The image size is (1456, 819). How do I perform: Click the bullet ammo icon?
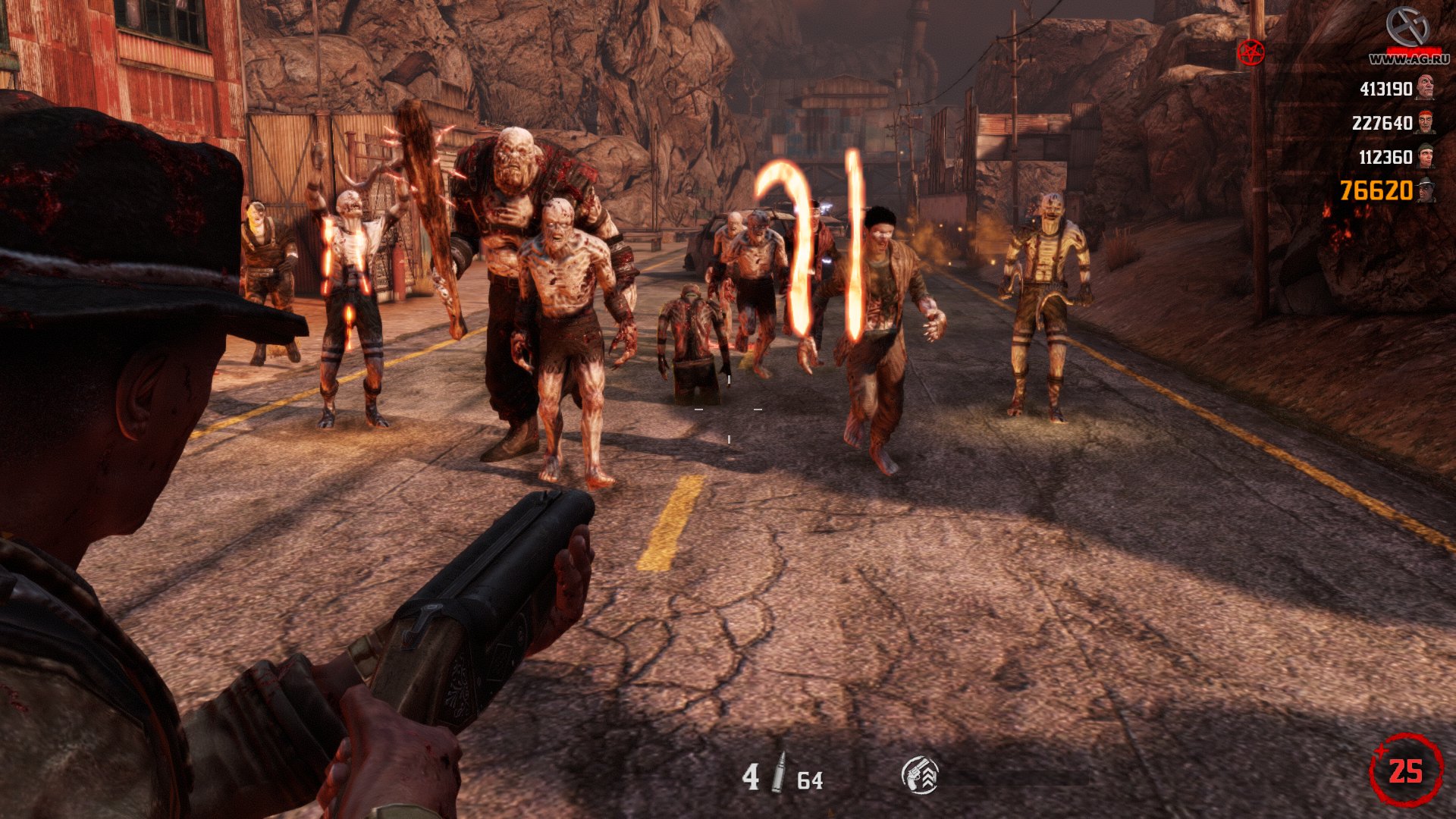tap(780, 771)
